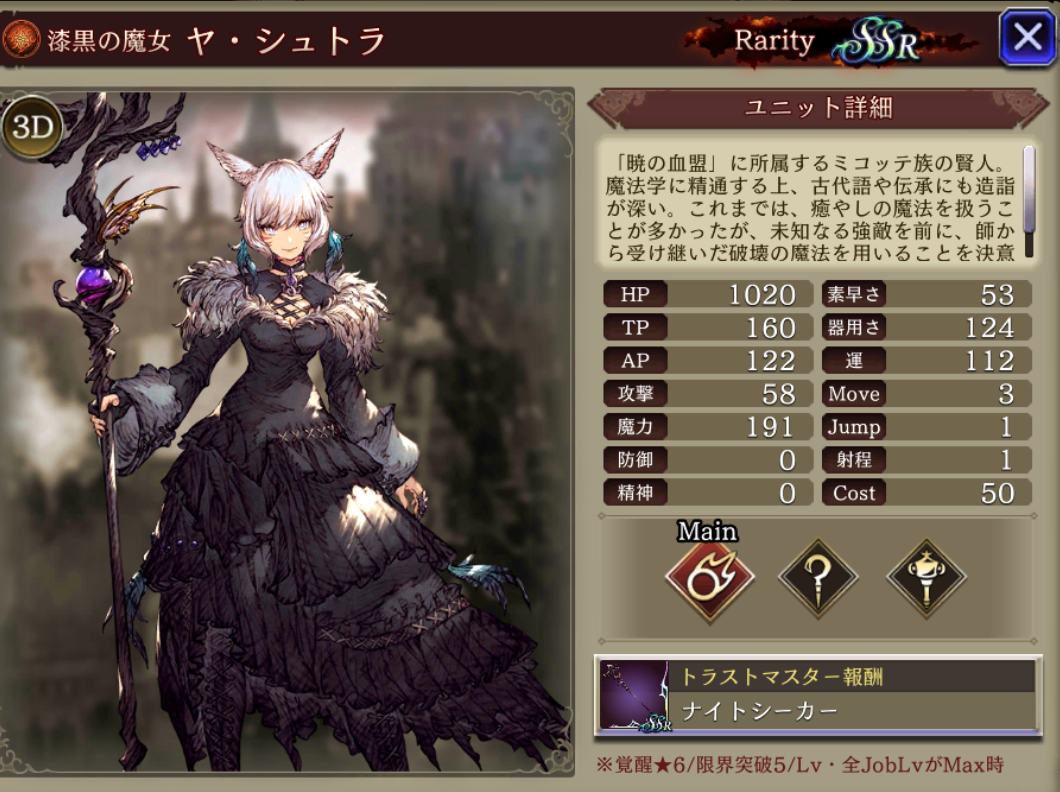Image resolution: width=1060 pixels, height=792 pixels.
Task: Select the Main job icon
Action: pos(709,577)
